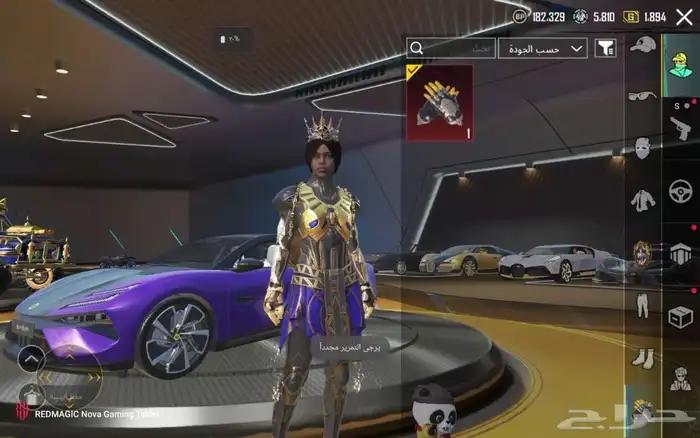The height and width of the screenshot is (438, 700).
Task: Switch to the jacket category
Action: (643, 200)
